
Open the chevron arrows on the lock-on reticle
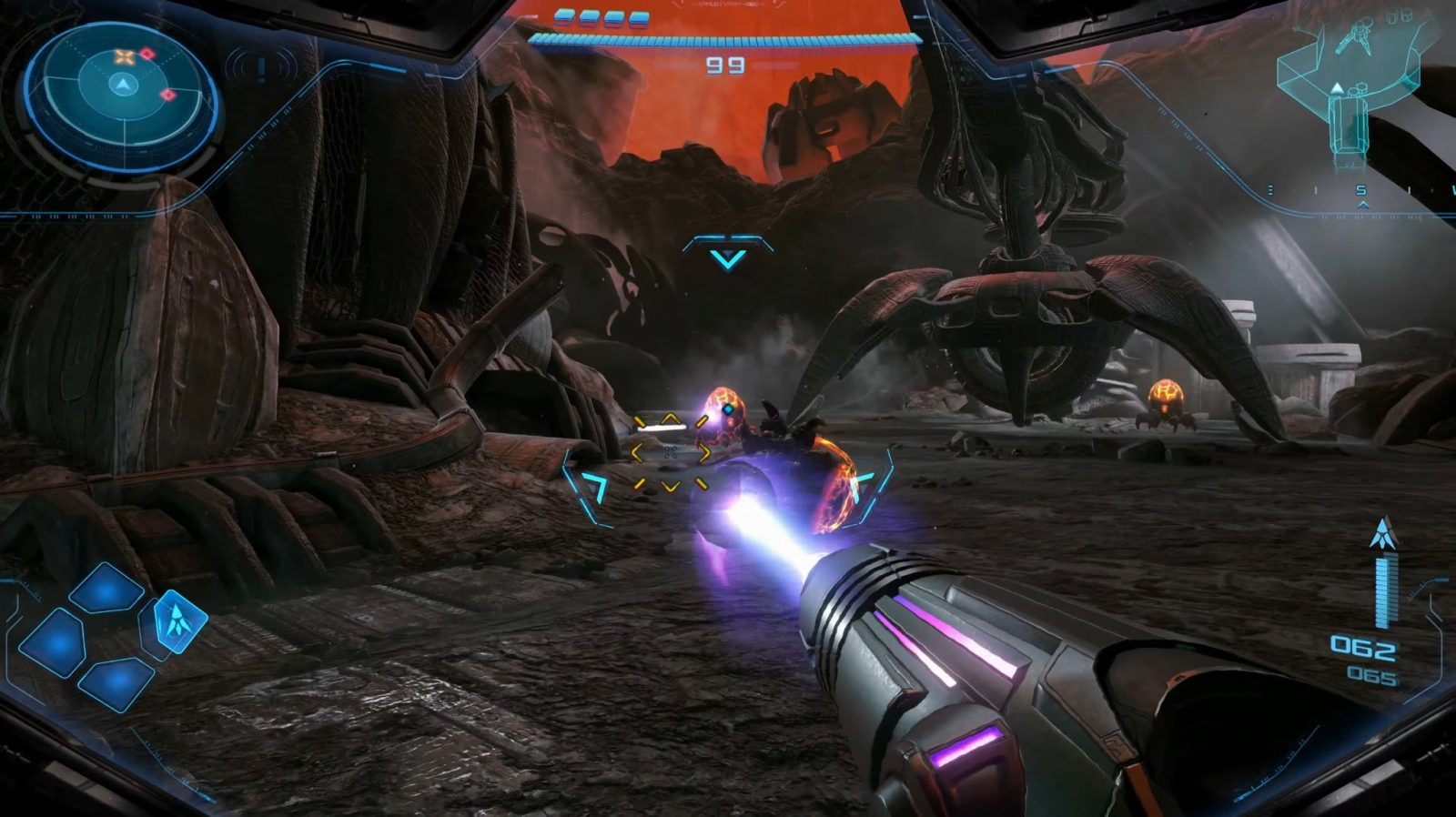pyautogui.click(x=672, y=452)
